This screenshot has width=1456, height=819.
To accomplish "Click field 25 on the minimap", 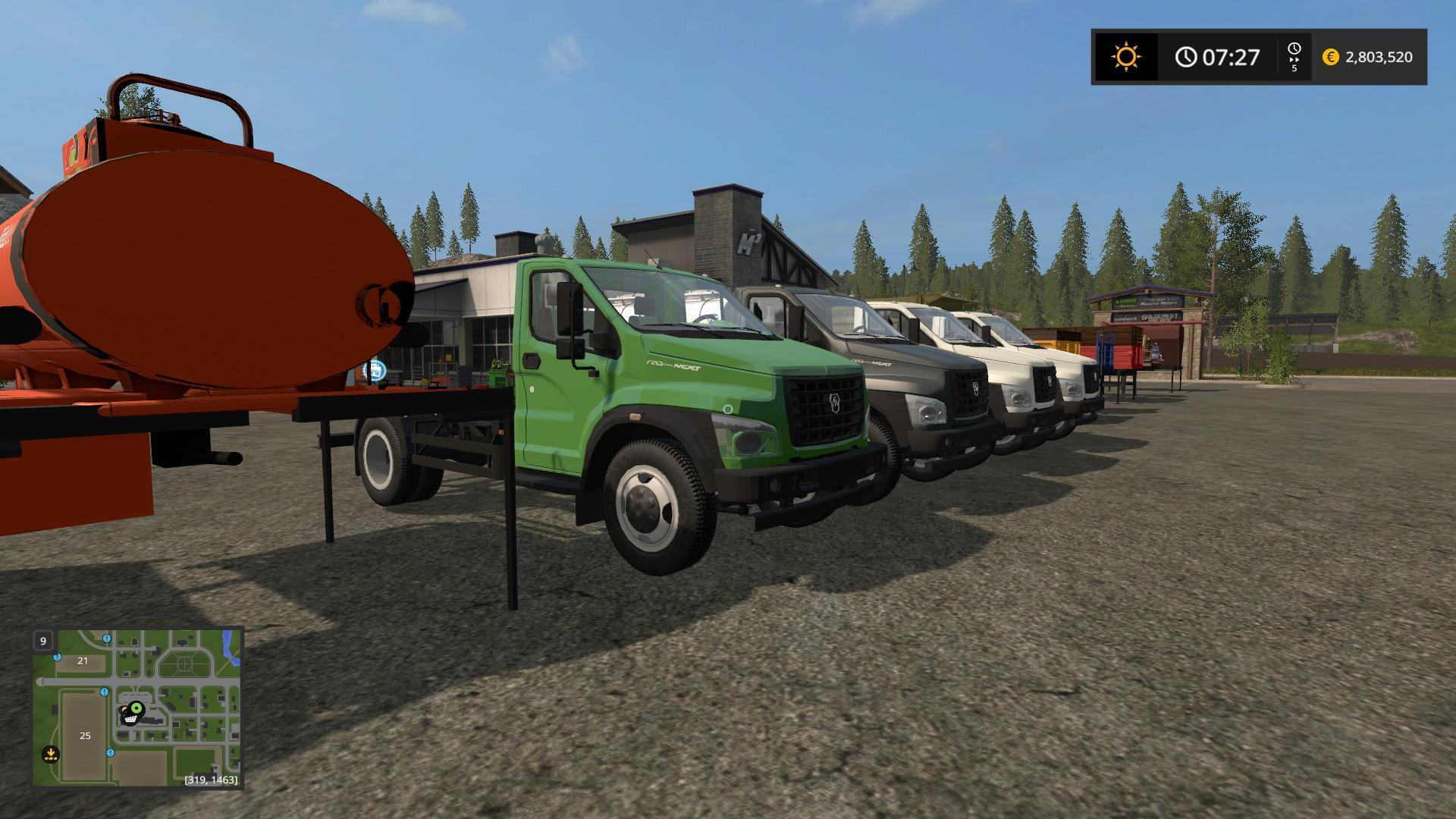I will click(85, 736).
